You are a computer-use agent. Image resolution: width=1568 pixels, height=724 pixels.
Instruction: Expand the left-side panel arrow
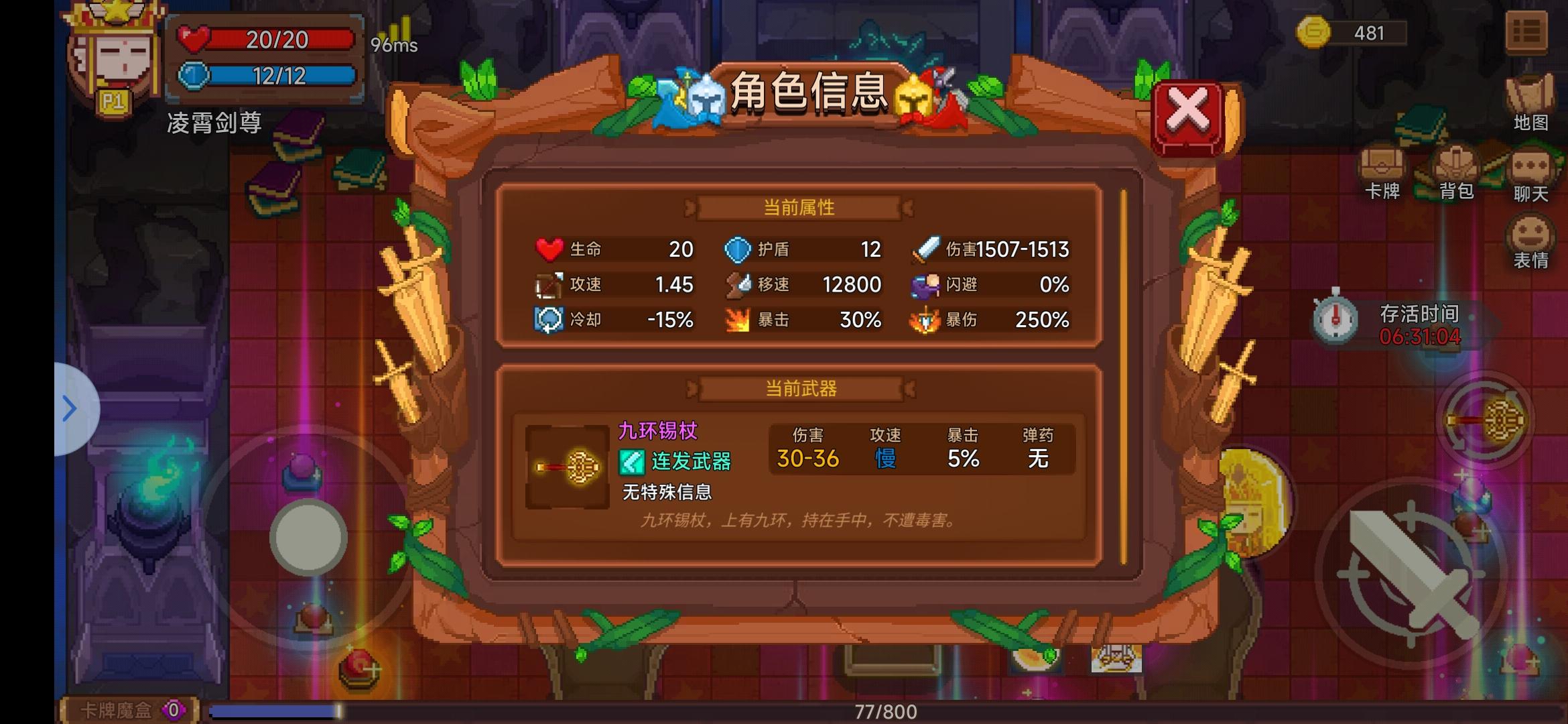[69, 409]
